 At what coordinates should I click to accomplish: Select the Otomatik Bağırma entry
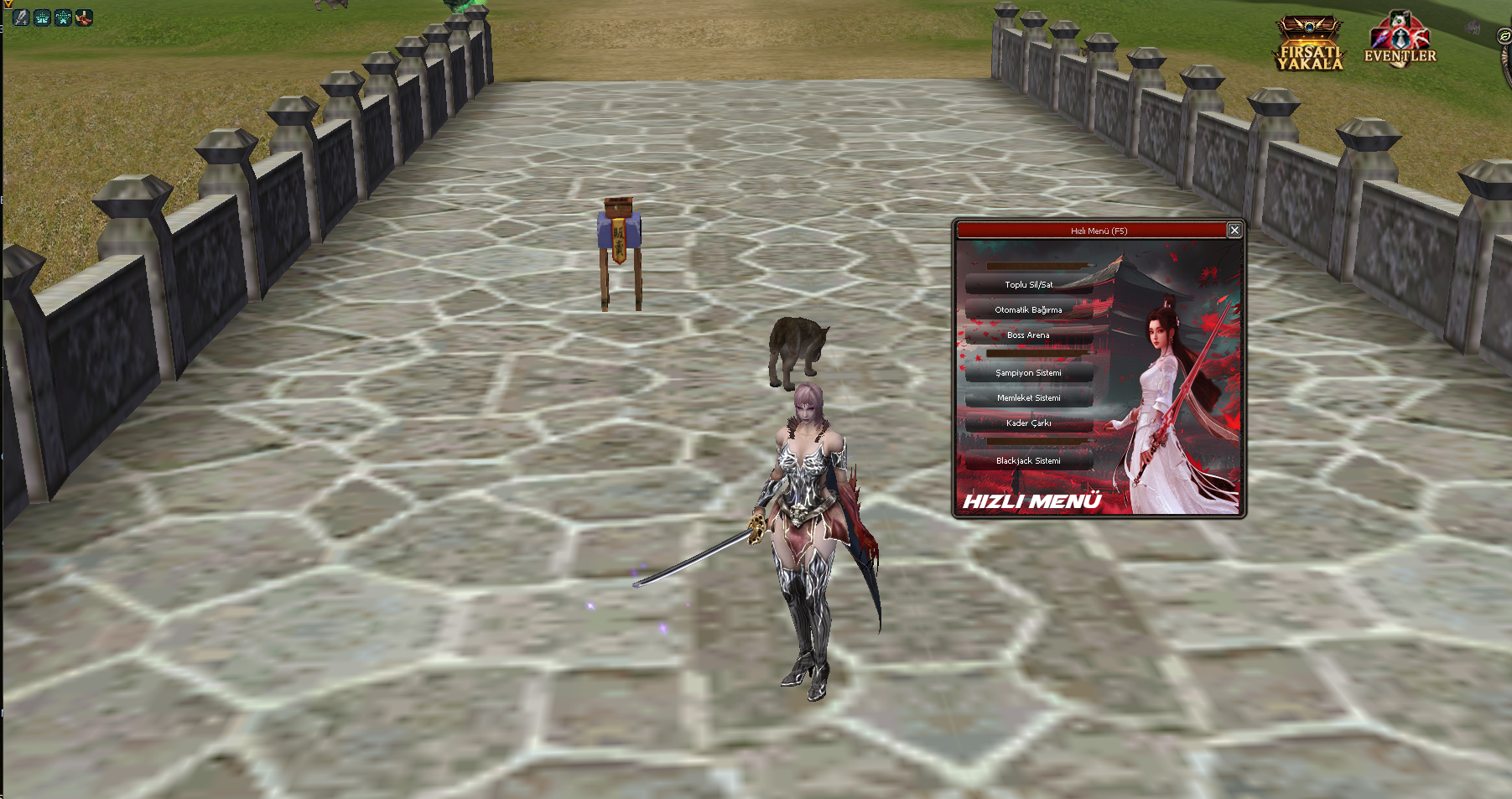point(1028,310)
